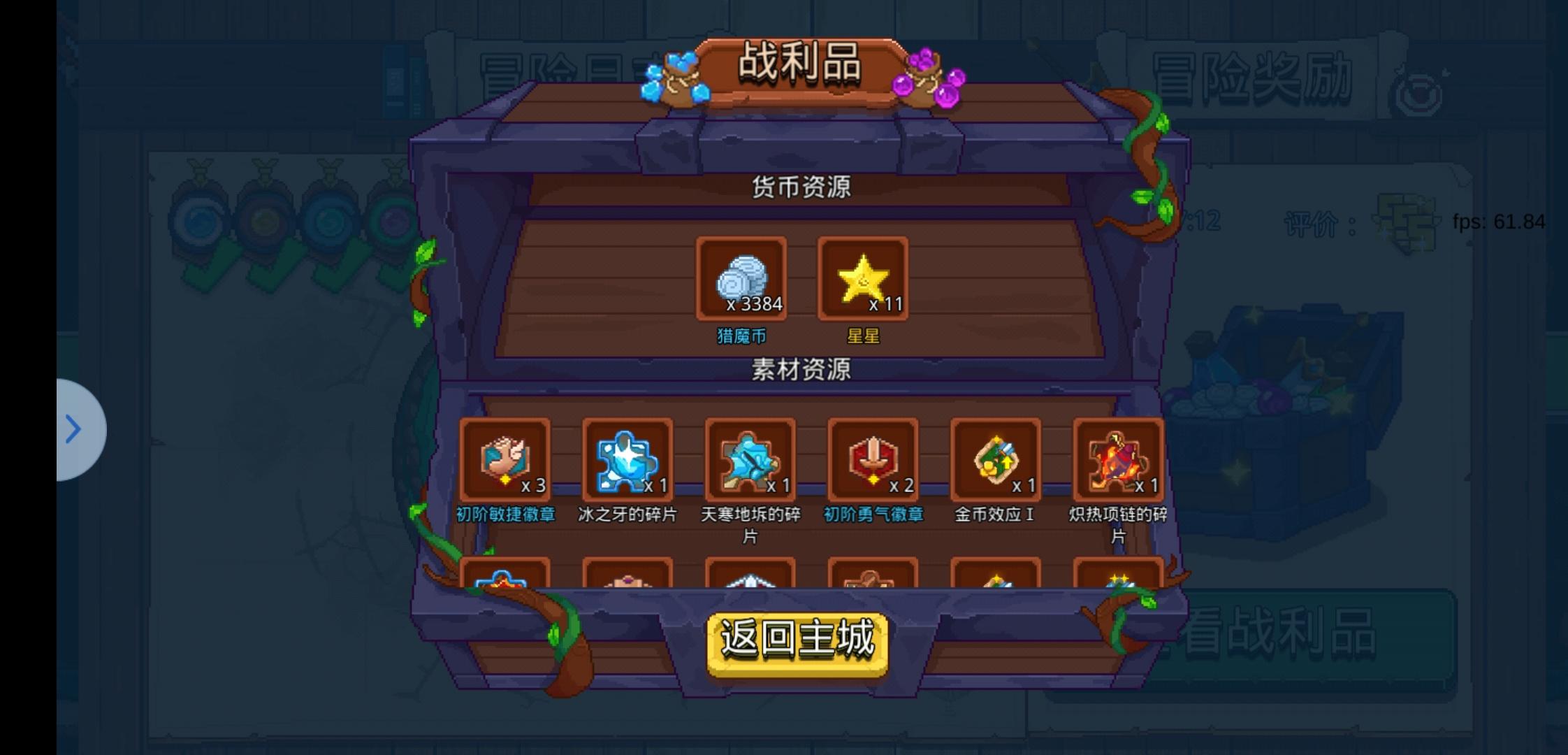Click the 初阶敏捷徽章 label link

click(504, 512)
